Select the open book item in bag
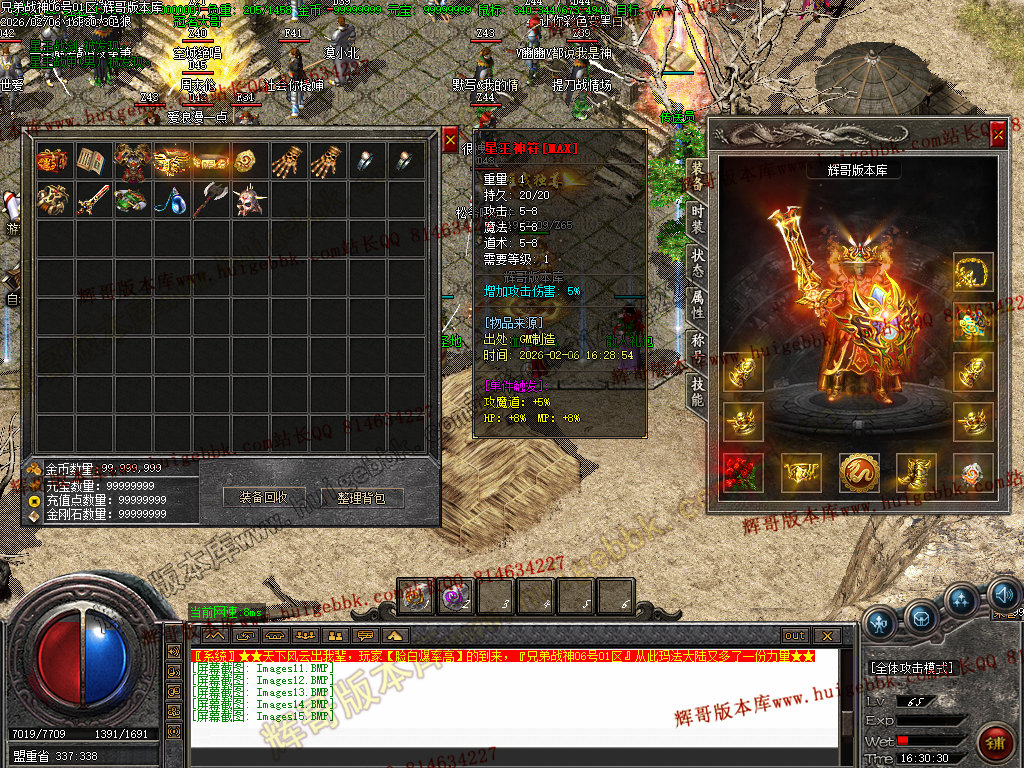Screen dimensions: 1024x768 click(x=91, y=160)
